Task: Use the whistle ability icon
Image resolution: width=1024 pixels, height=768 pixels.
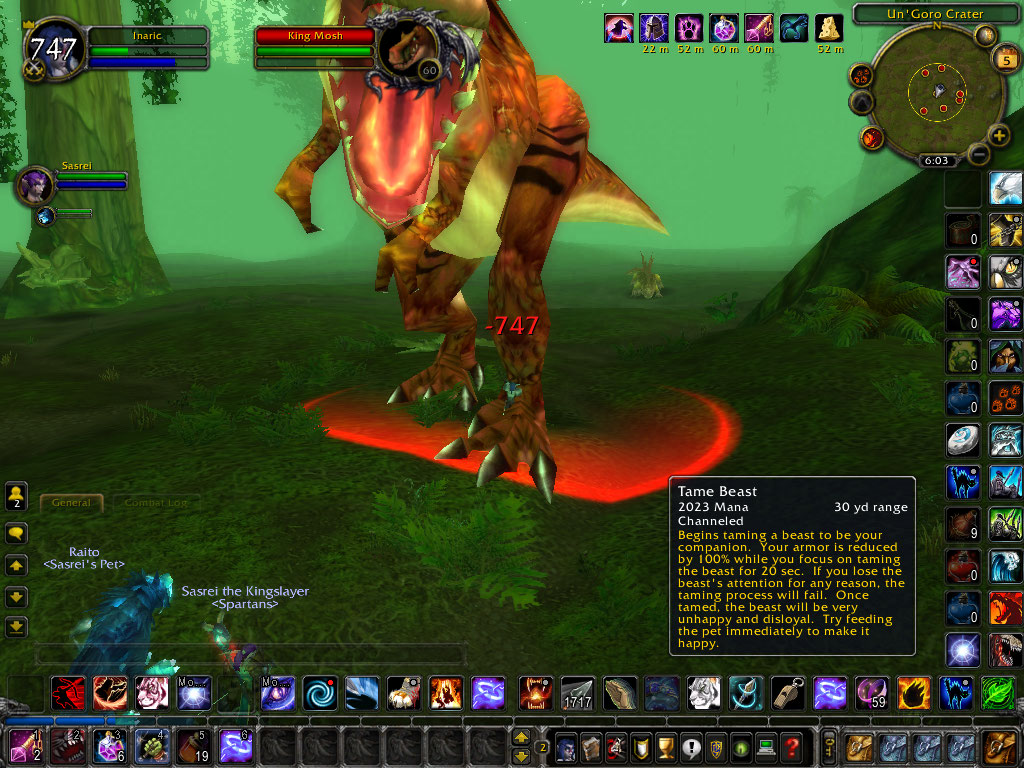Action: tap(788, 692)
